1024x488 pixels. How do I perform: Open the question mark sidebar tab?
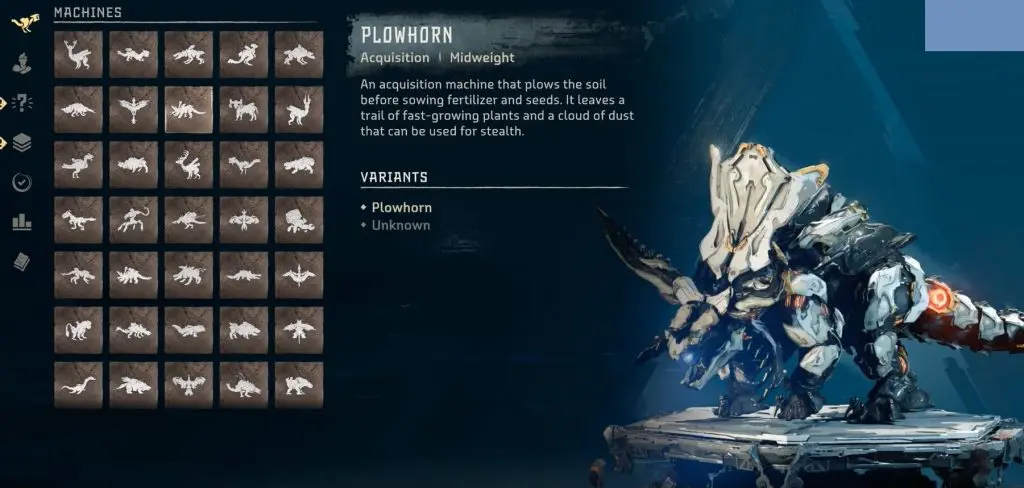point(22,103)
